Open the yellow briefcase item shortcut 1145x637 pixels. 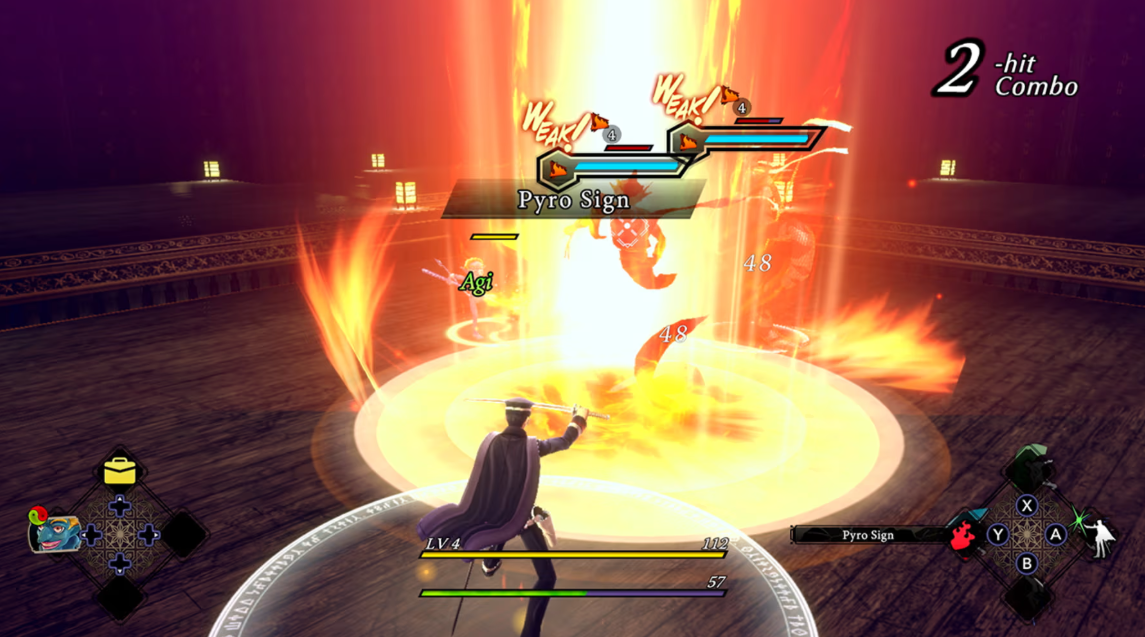120,469
